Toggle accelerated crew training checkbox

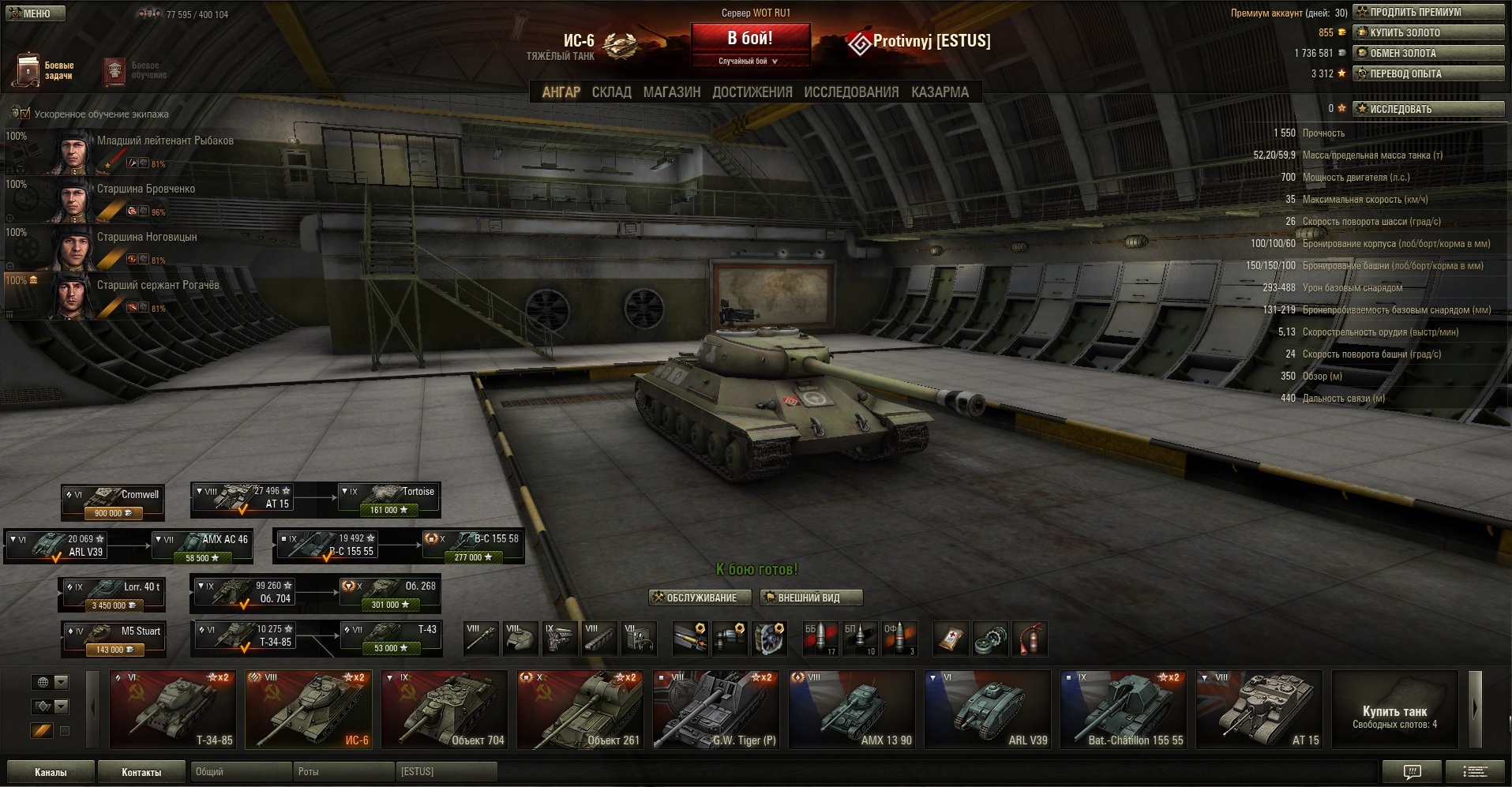(24, 114)
